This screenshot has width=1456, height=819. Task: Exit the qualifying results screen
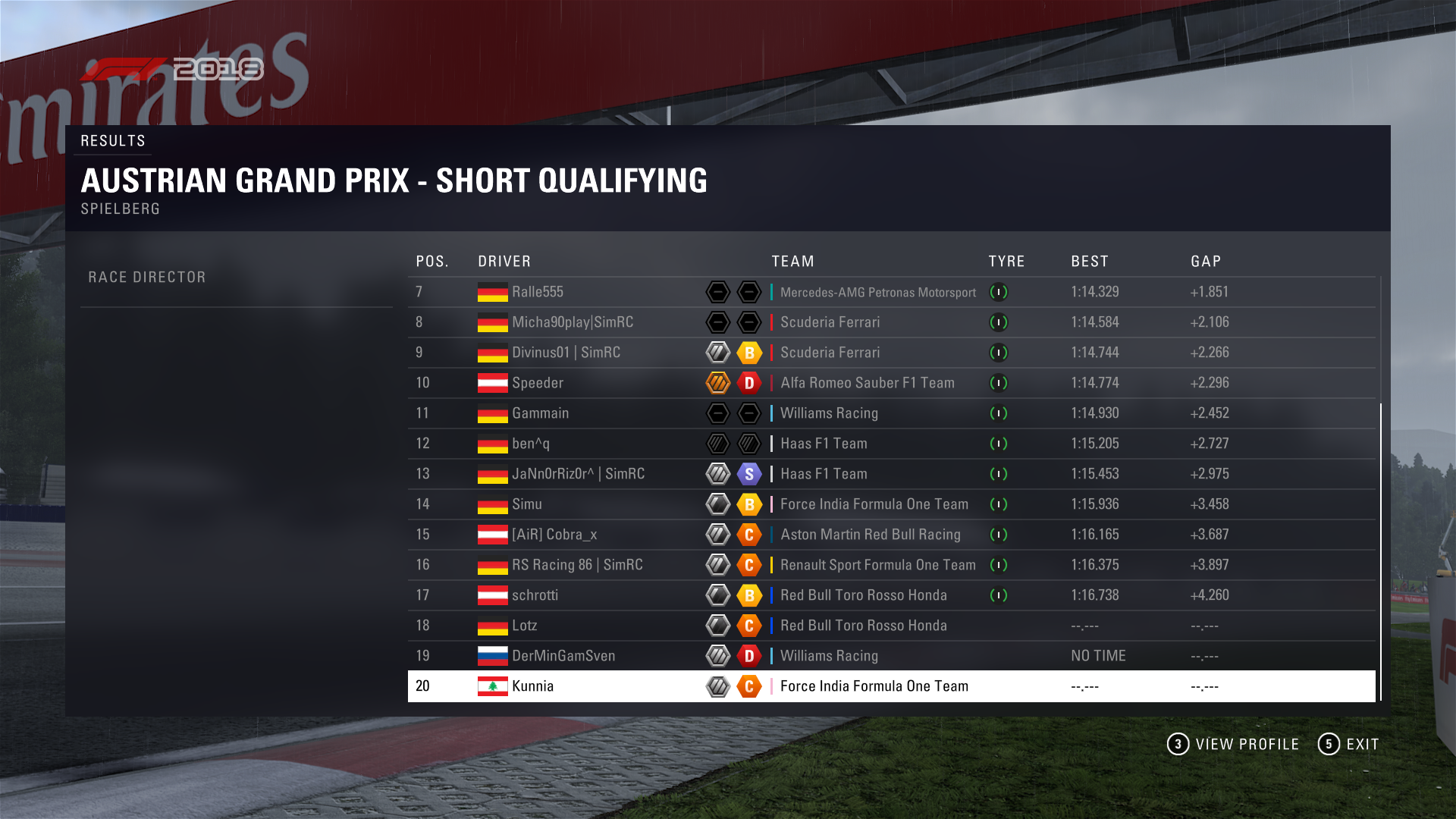coord(1349,744)
